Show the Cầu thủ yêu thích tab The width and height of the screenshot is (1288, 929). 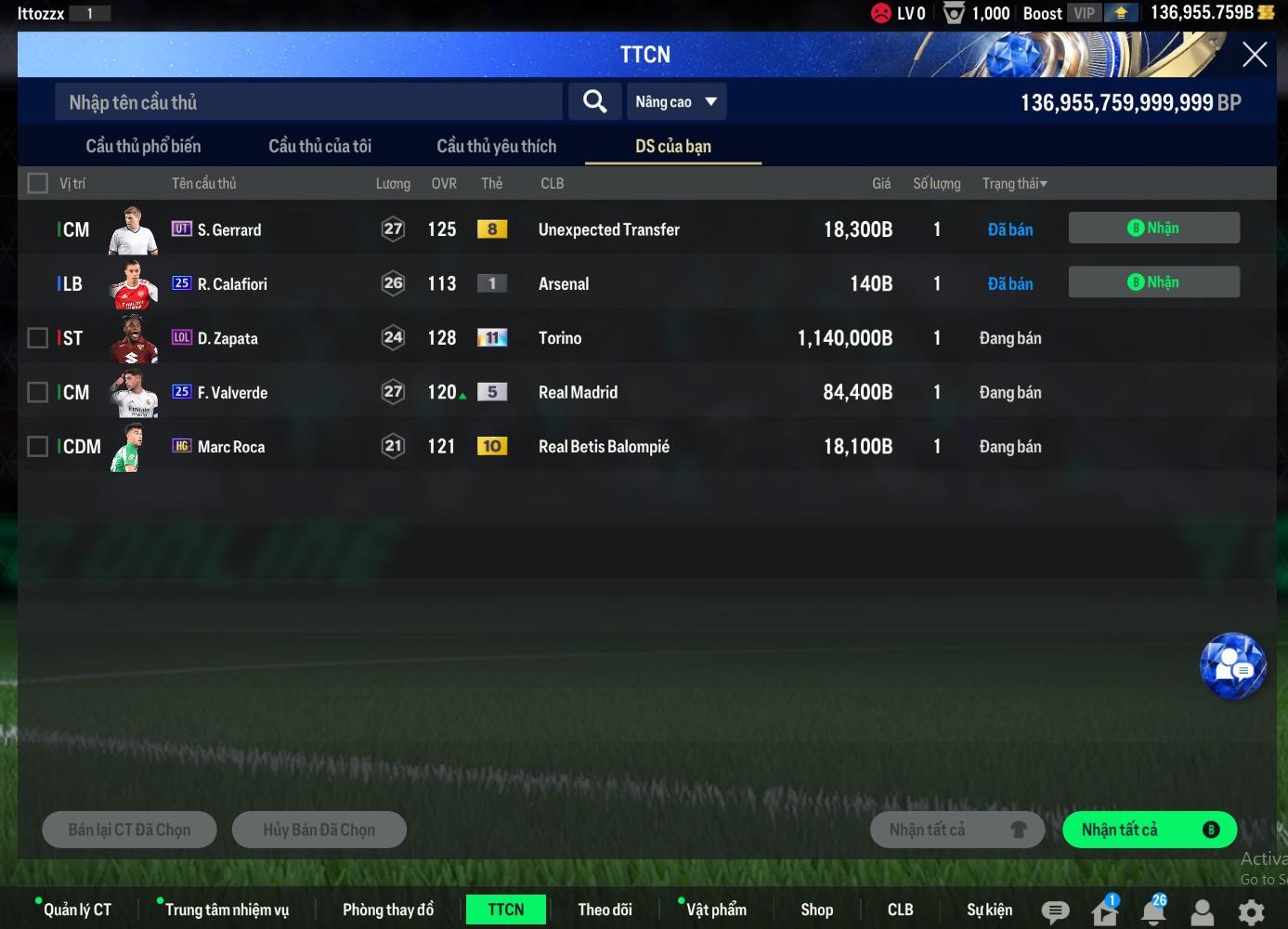click(496, 146)
